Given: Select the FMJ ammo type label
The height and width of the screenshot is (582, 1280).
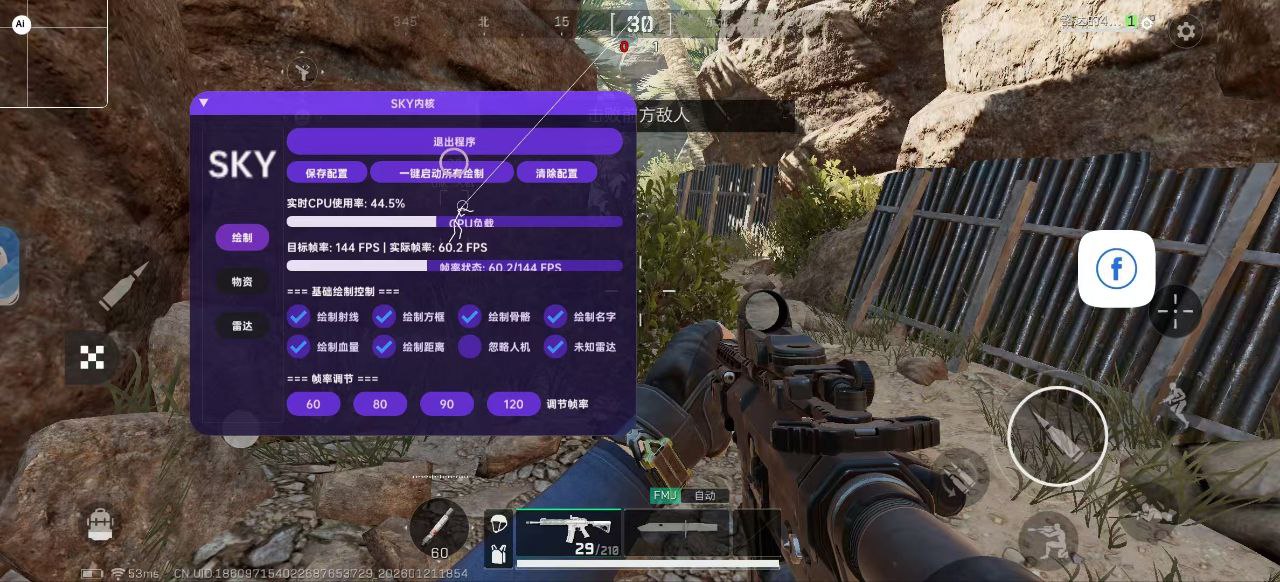Looking at the screenshot, I should coord(665,495).
